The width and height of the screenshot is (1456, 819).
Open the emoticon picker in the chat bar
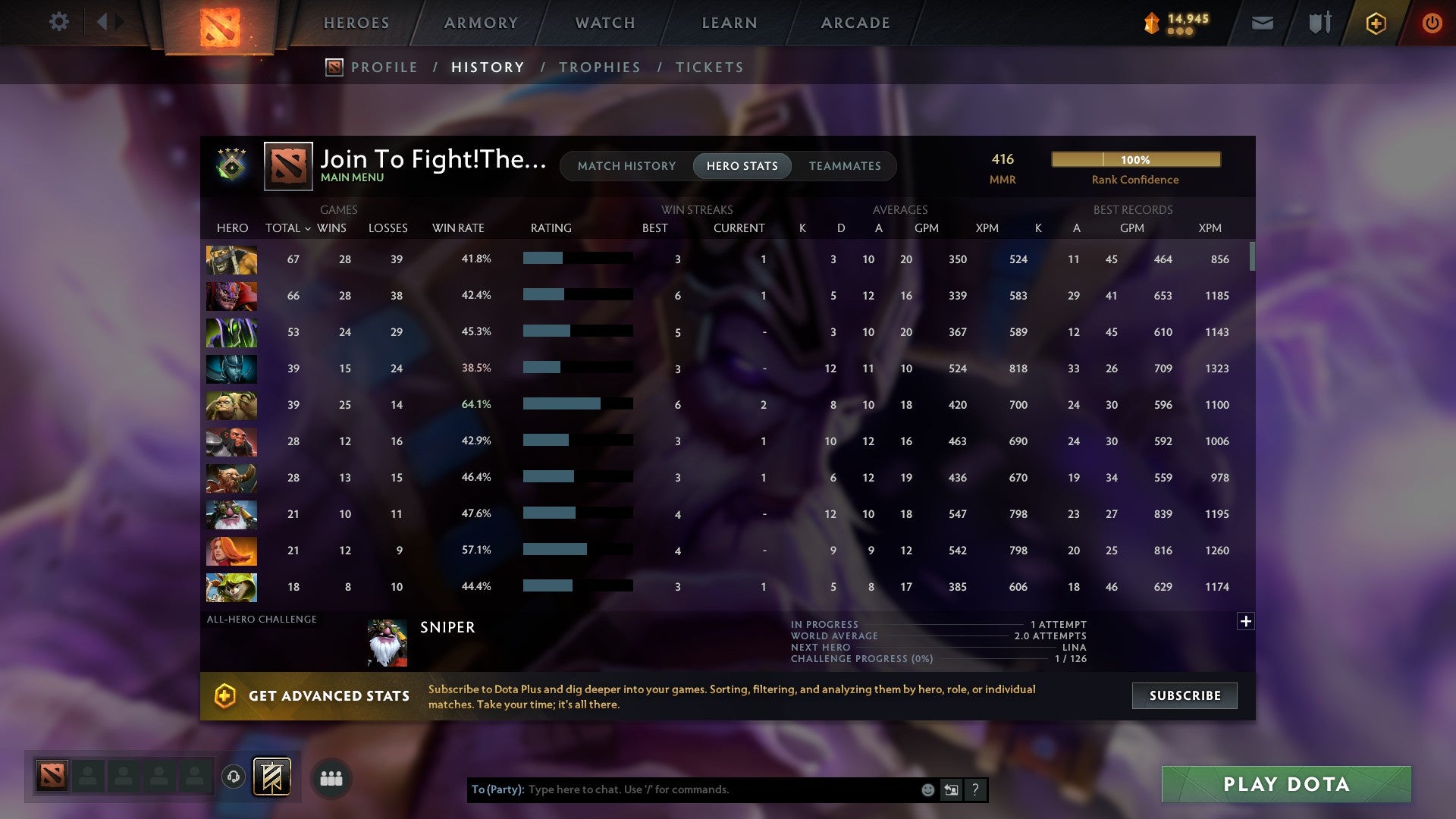[x=928, y=789]
